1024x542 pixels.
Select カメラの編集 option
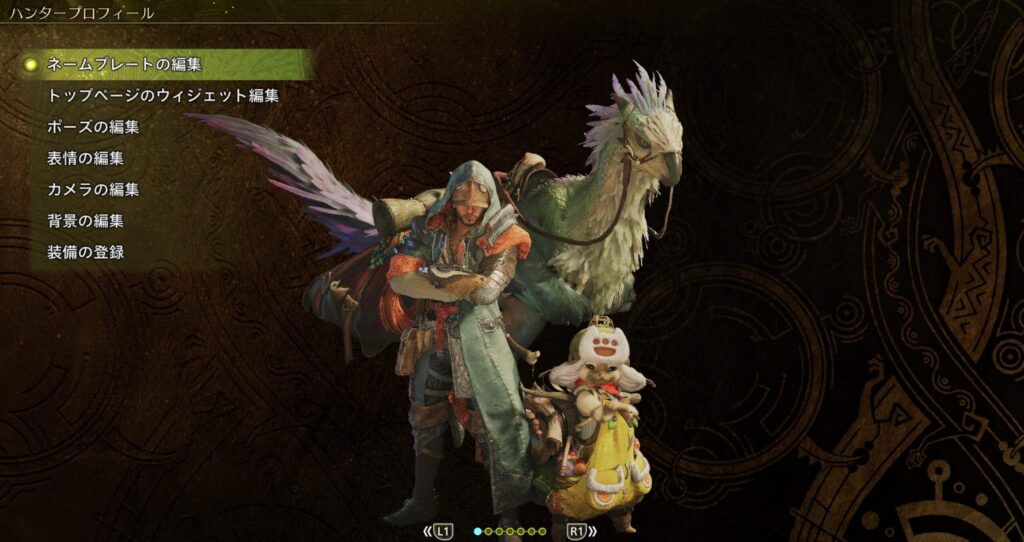pyautogui.click(x=93, y=189)
